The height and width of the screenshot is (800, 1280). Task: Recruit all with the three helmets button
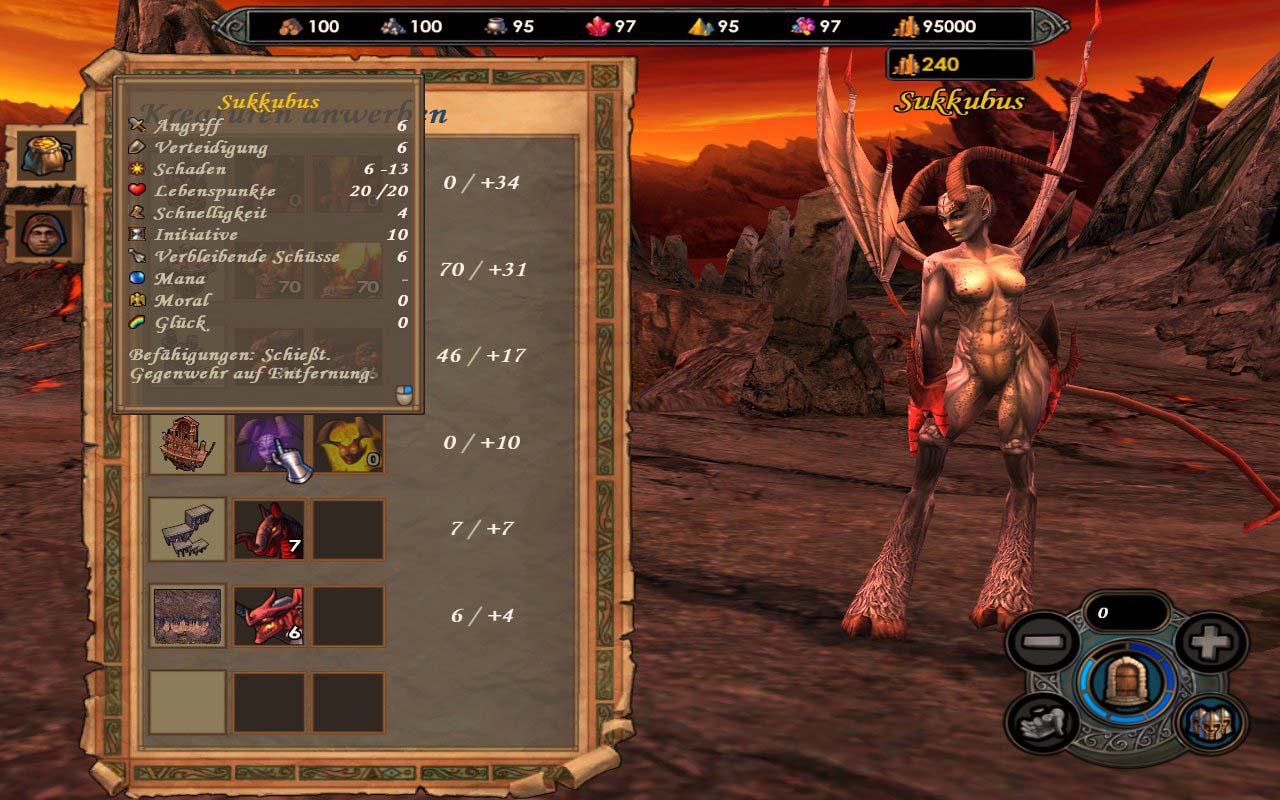[x=1212, y=723]
